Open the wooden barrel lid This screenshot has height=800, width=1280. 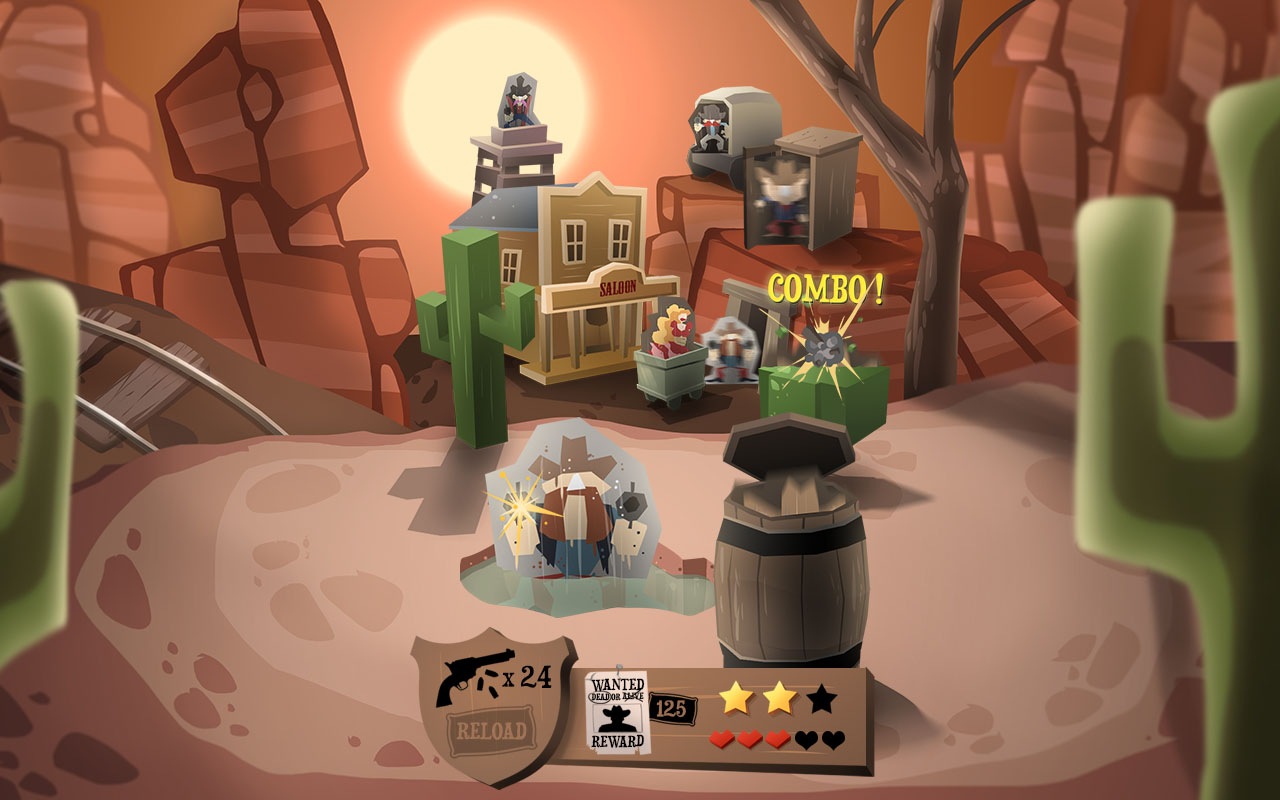pyautogui.click(x=790, y=445)
